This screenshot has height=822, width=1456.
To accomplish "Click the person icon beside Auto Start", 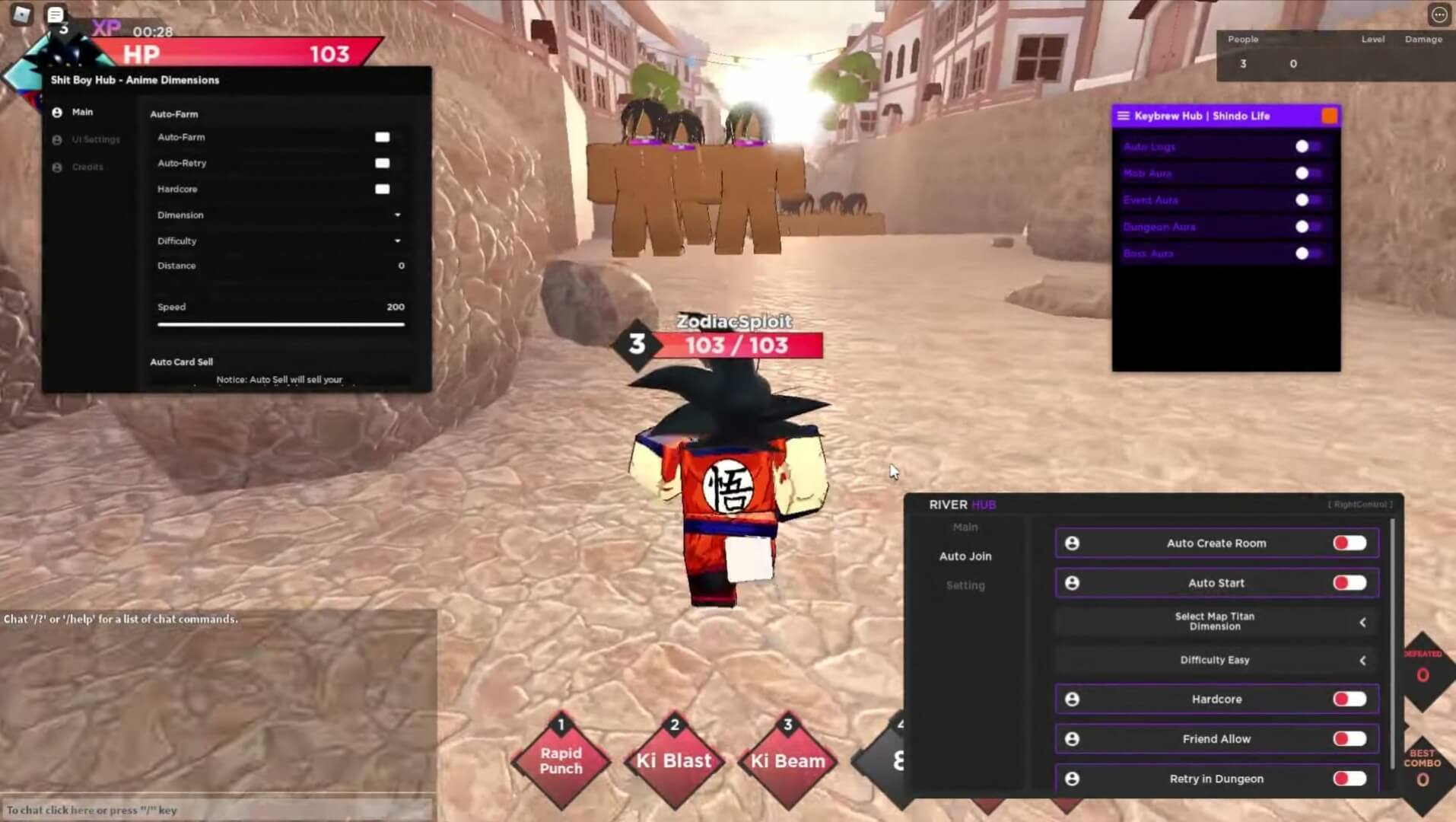I will tap(1073, 582).
